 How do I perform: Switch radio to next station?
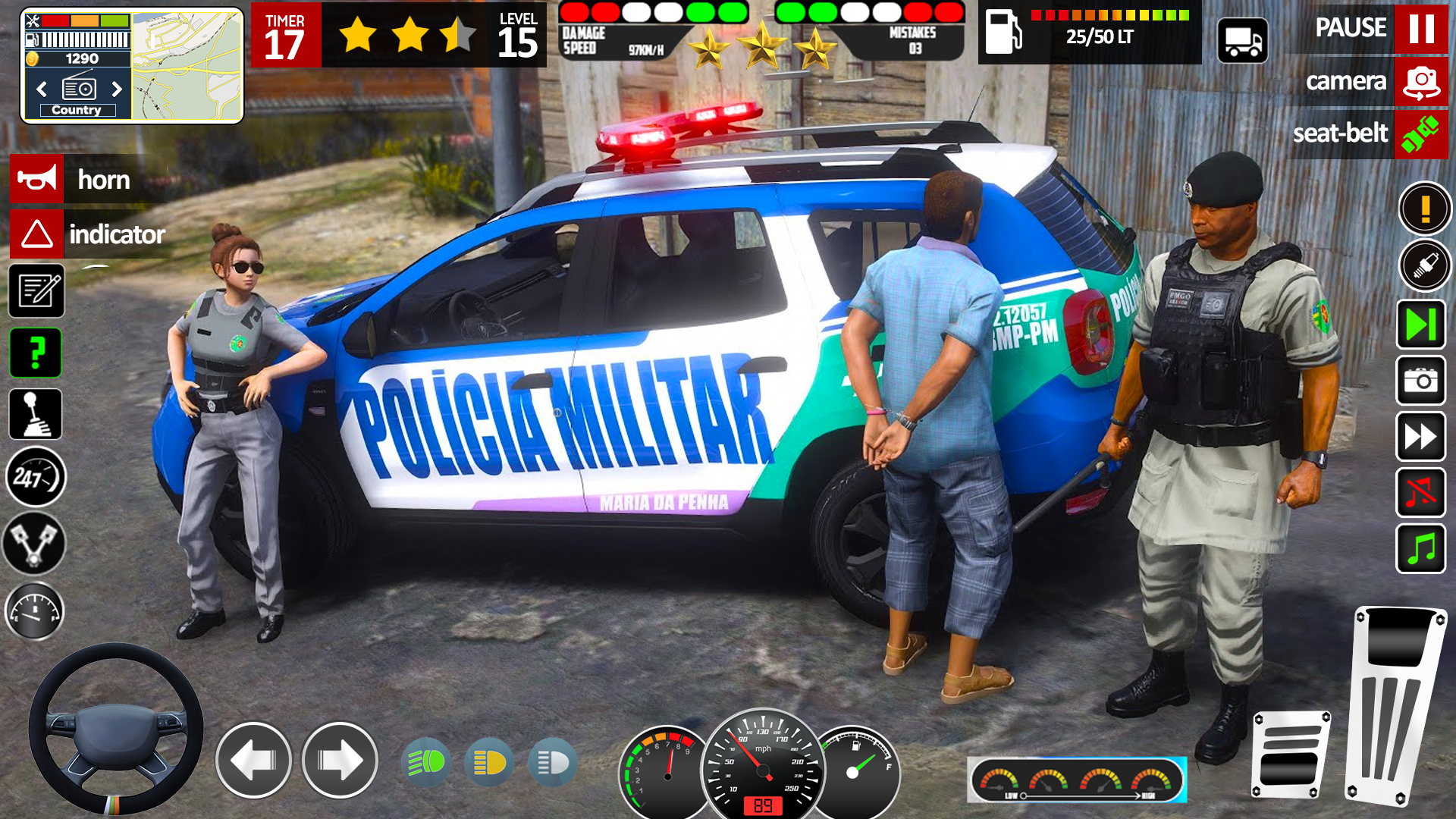coord(117,89)
